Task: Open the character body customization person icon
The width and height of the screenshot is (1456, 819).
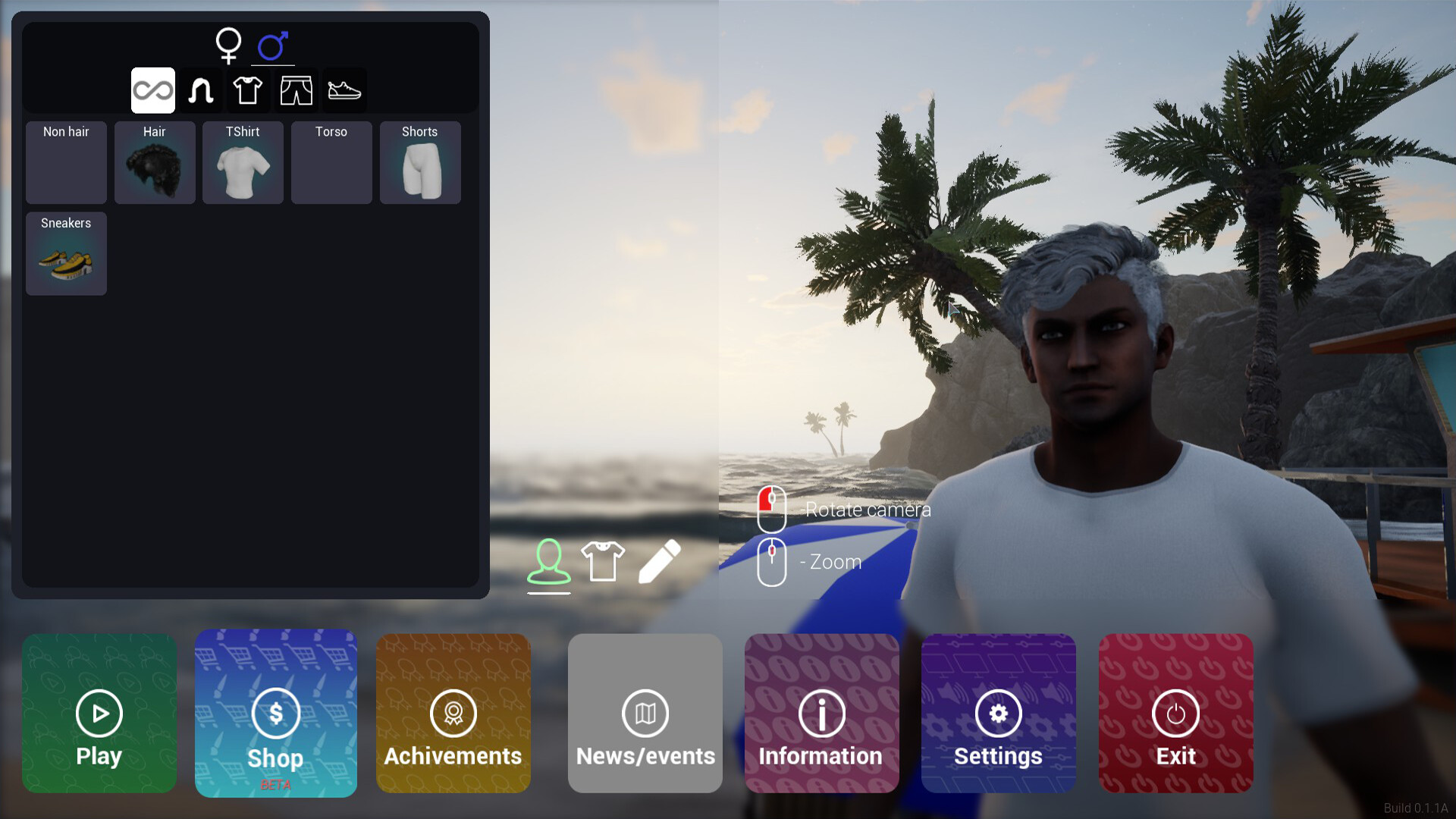Action: 549,561
